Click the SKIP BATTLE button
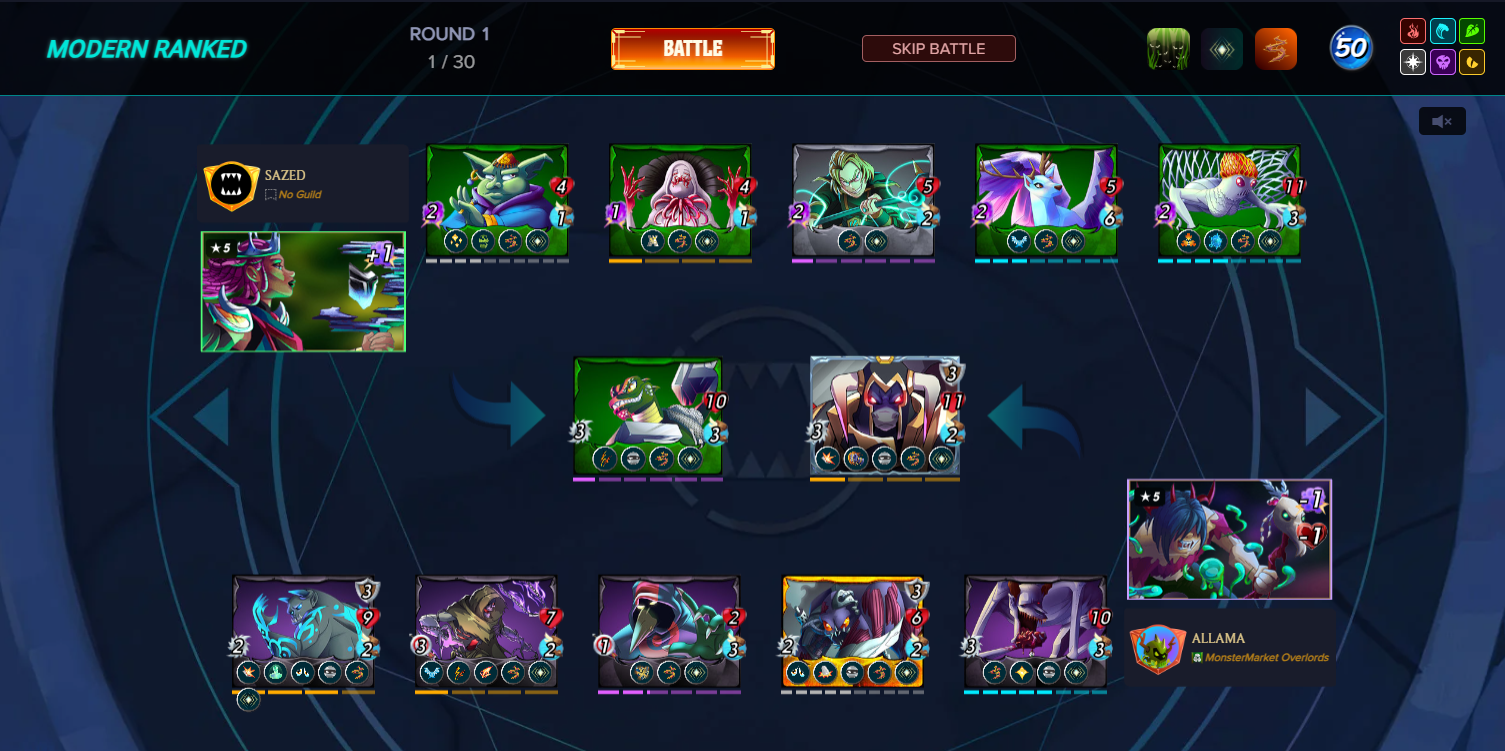1505x751 pixels. point(938,48)
